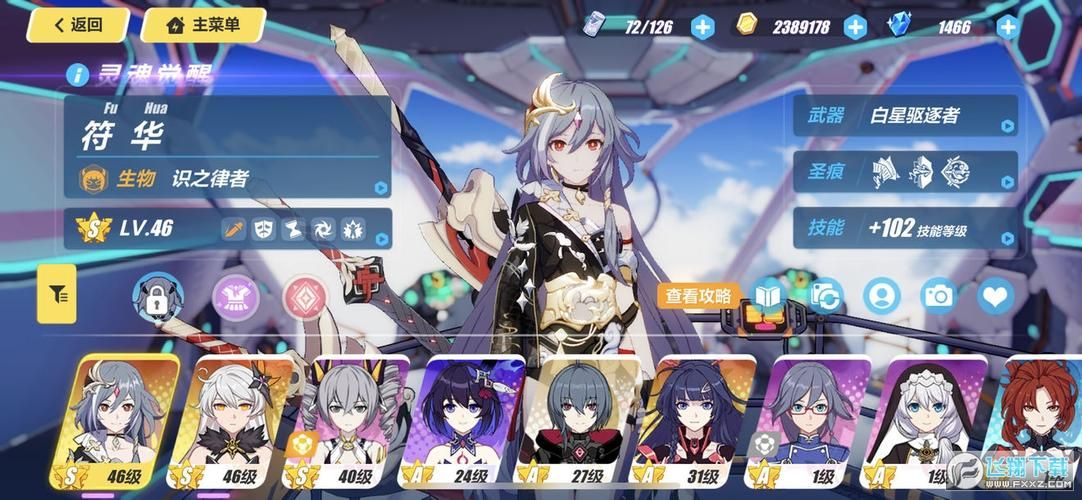The width and height of the screenshot is (1082, 500).
Task: Buy crystals with the plus button
Action: click(x=1007, y=27)
